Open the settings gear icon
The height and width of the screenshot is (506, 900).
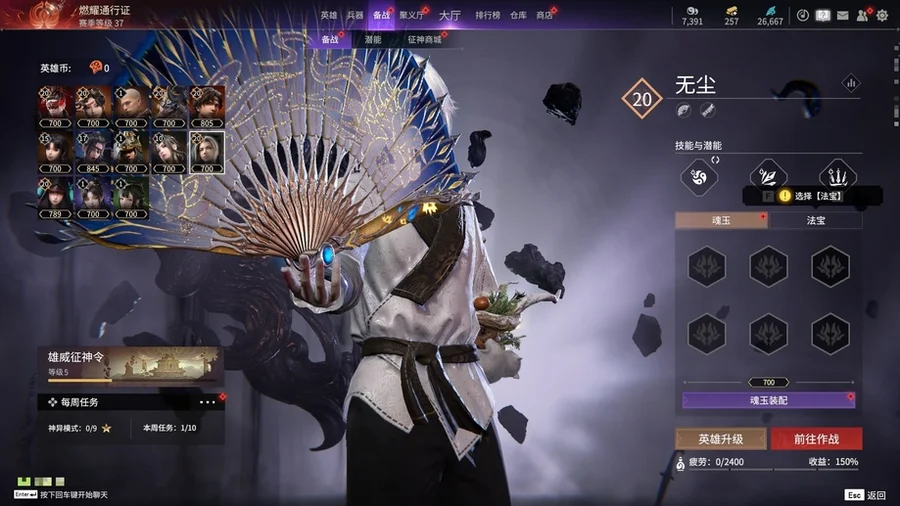(882, 15)
